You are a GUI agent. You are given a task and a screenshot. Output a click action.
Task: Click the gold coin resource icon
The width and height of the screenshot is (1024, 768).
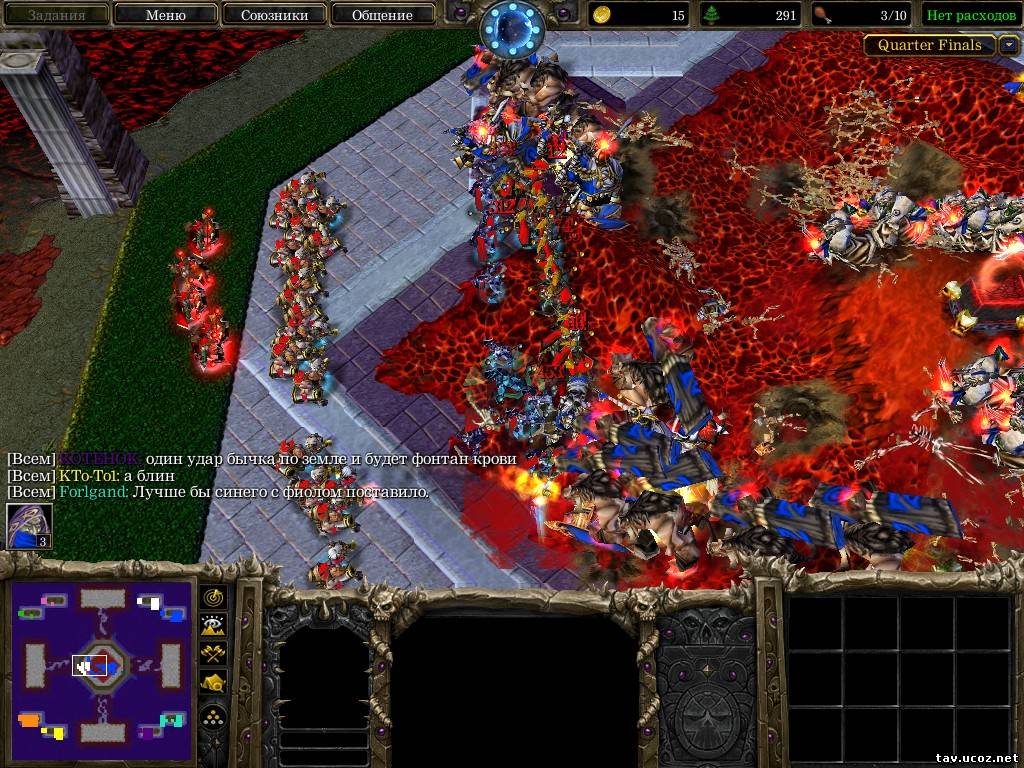pyautogui.click(x=602, y=15)
